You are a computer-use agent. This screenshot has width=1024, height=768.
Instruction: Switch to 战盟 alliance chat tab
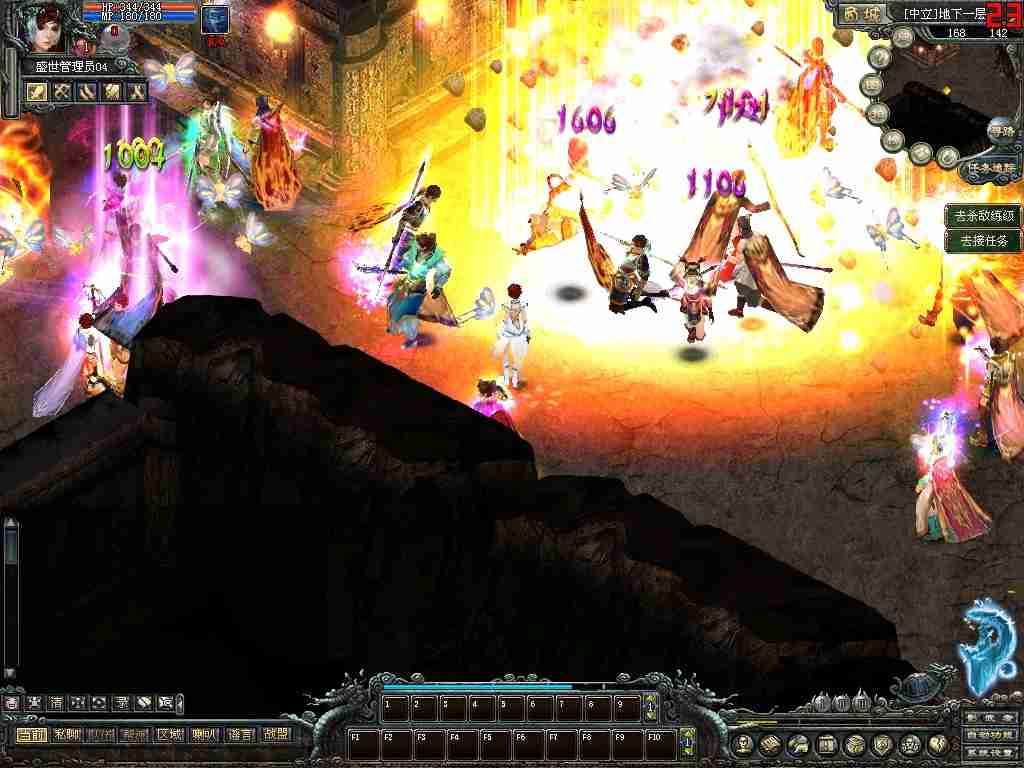274,735
